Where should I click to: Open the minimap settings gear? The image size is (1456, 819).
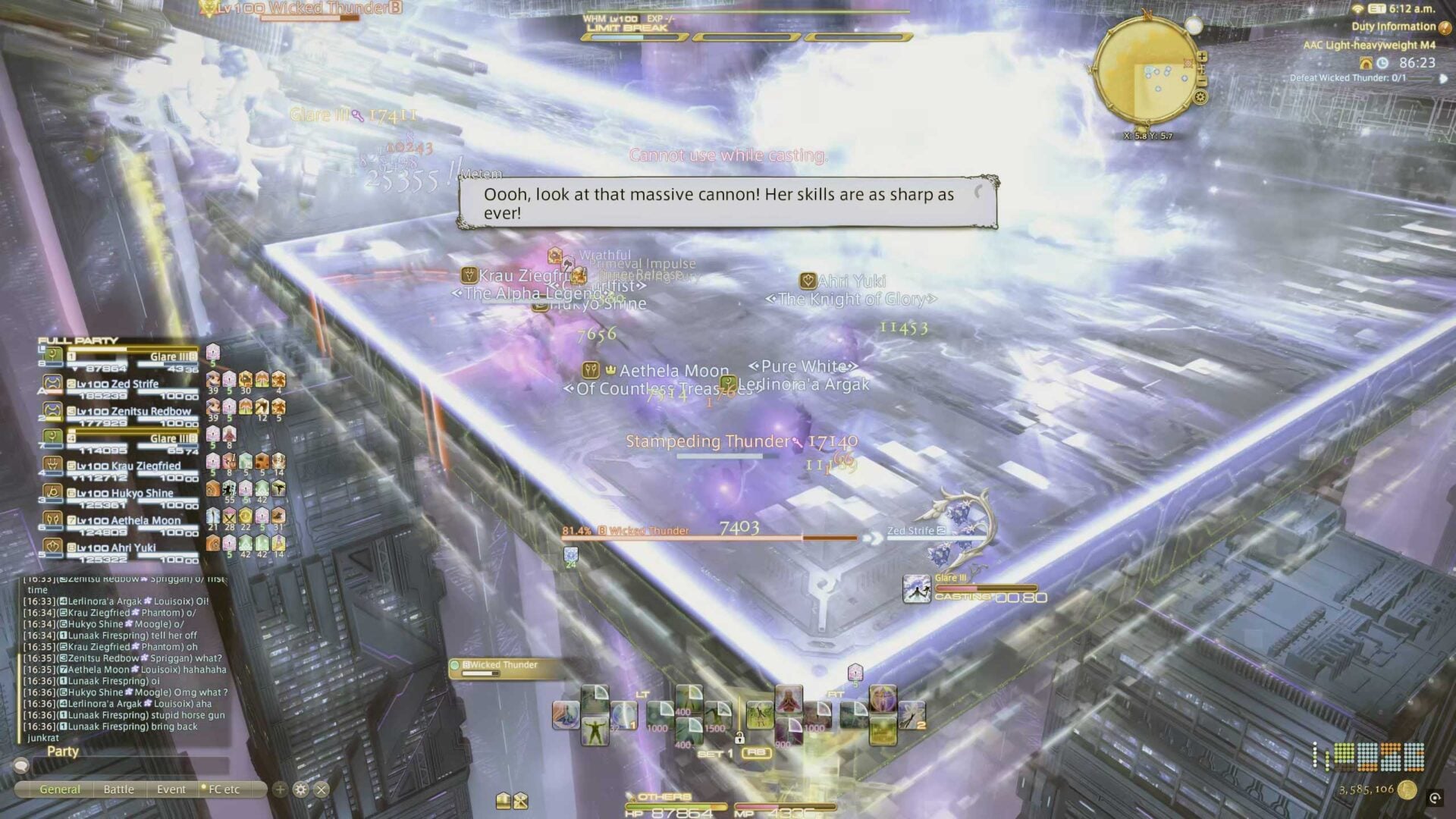(x=1200, y=98)
